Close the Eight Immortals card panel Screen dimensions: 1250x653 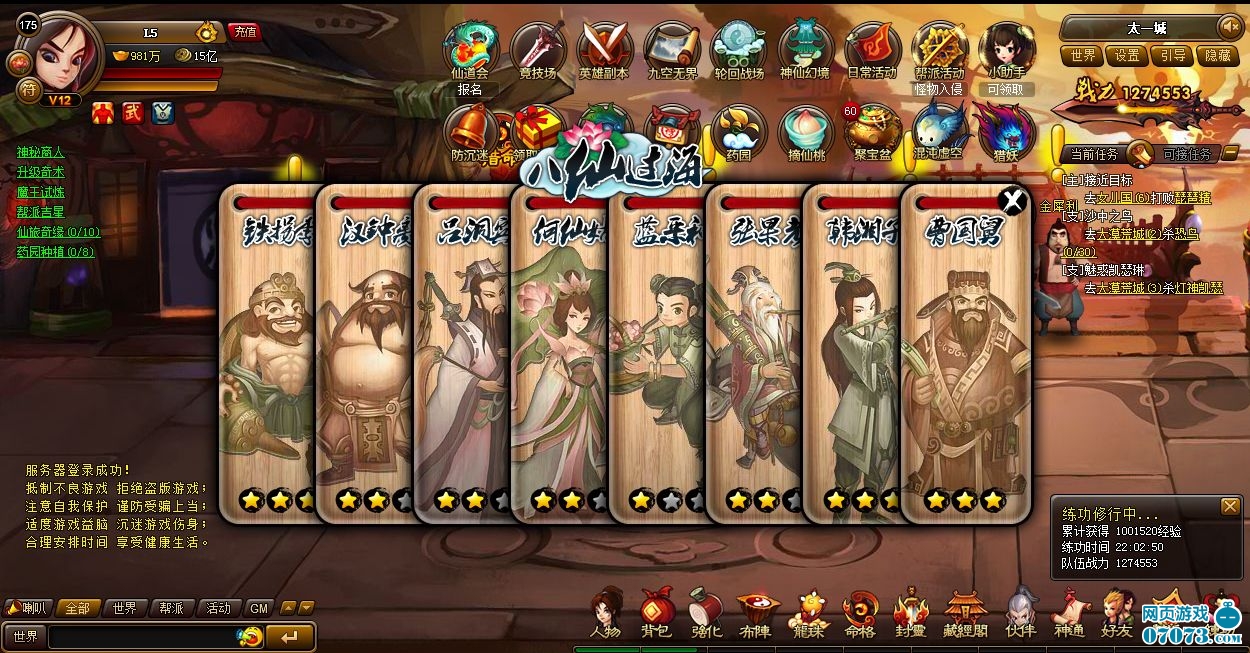pos(1014,202)
